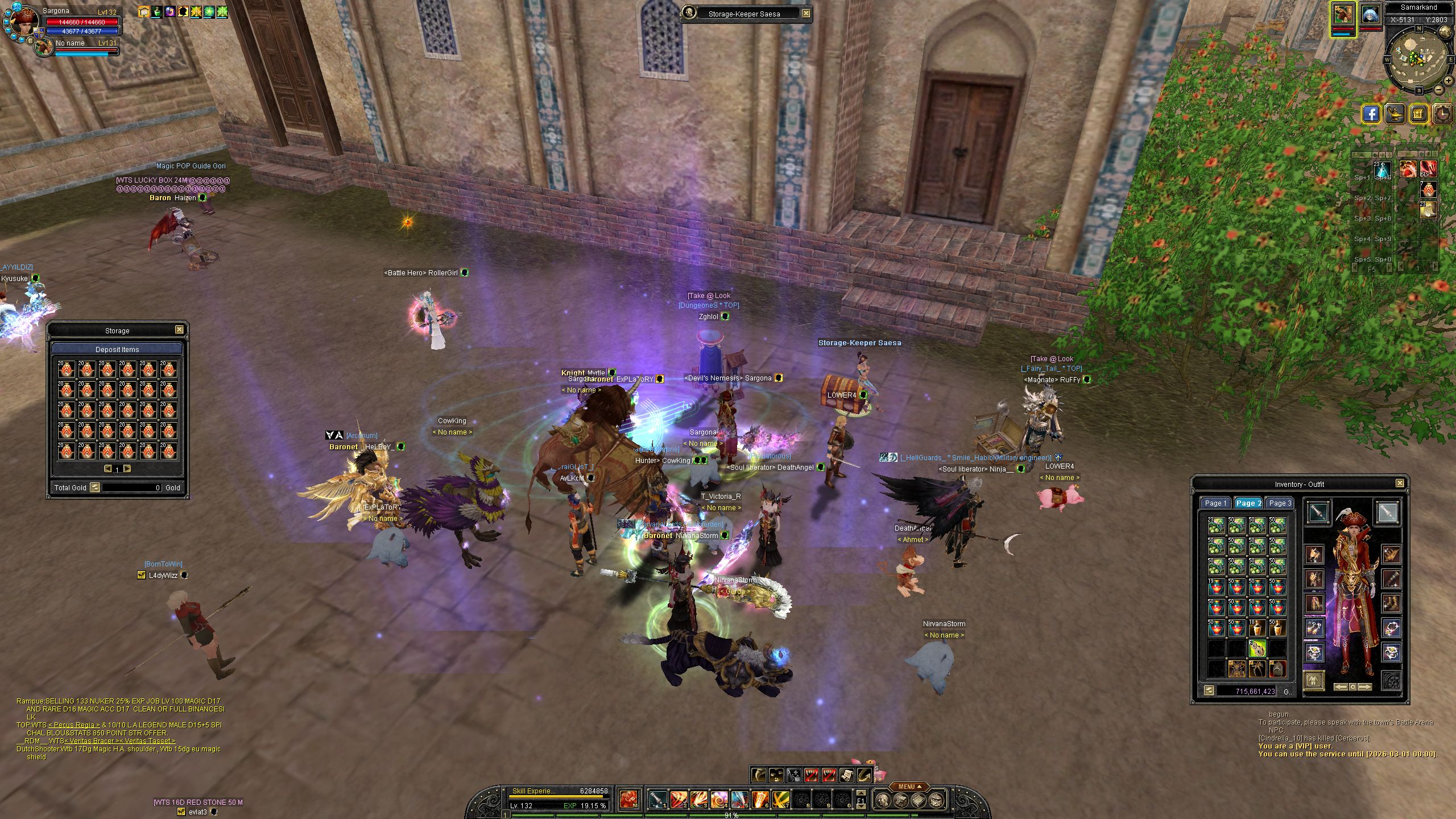Click the golden magic lamp icon
1456x819 pixels.
[x=1395, y=114]
